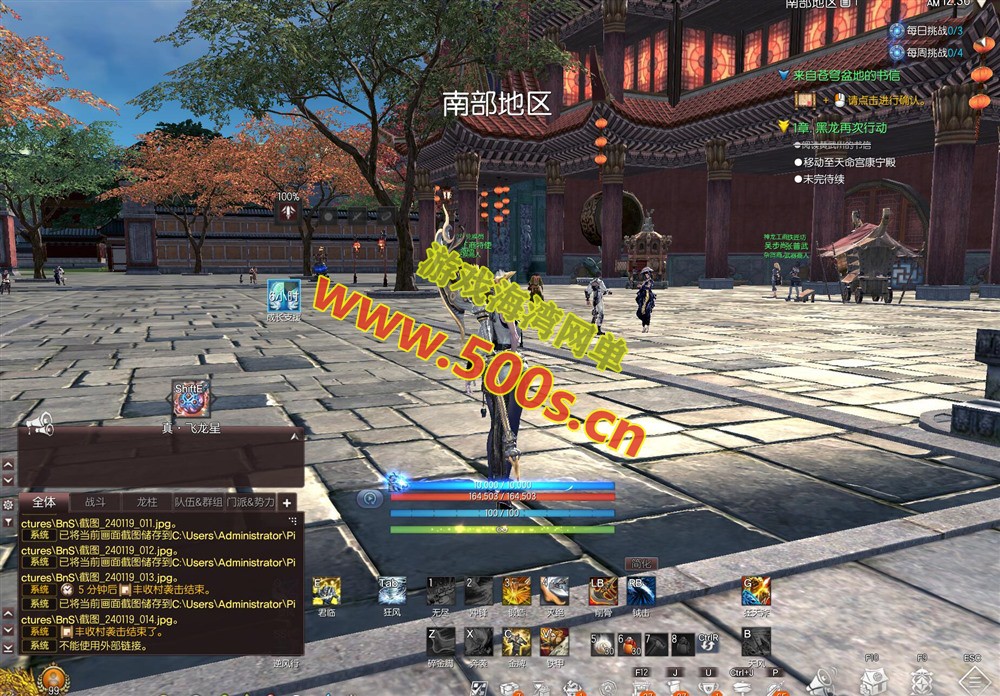This screenshot has width=1000, height=696.
Task: Select the 队伍&群组 chat tab
Action: pos(198,502)
